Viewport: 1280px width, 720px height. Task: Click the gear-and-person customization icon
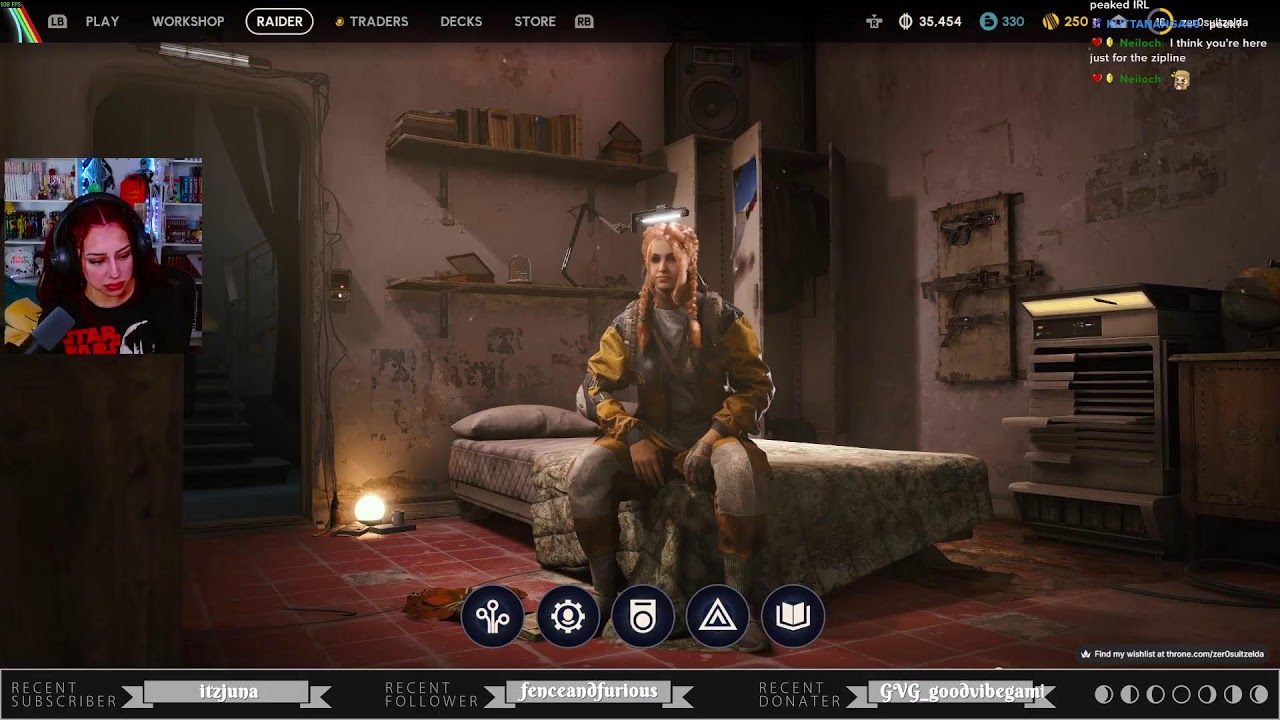[x=568, y=617]
